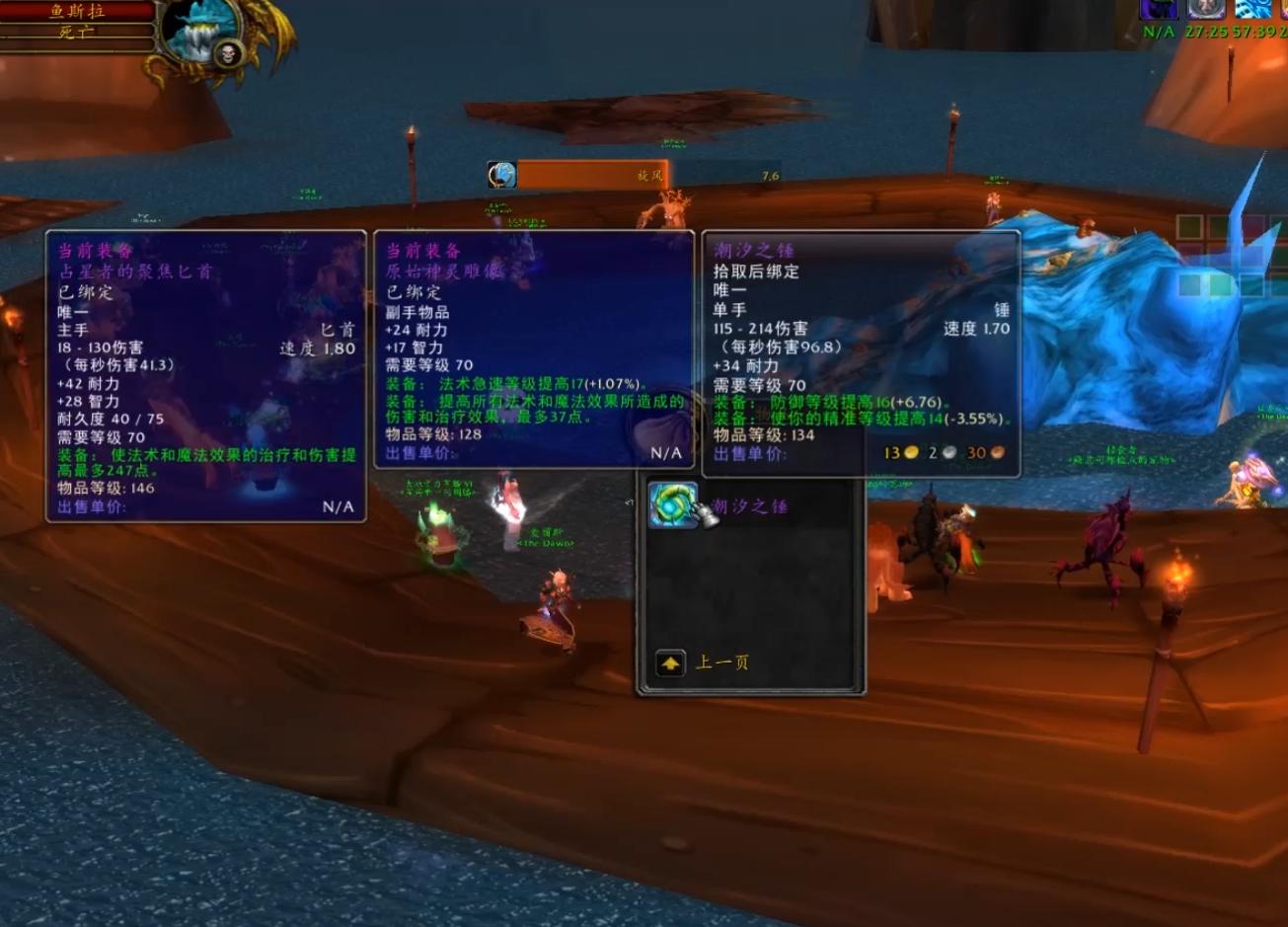Click the globe icon on the 旋风 cast bar
Image resolution: width=1288 pixels, height=927 pixels.
(500, 174)
